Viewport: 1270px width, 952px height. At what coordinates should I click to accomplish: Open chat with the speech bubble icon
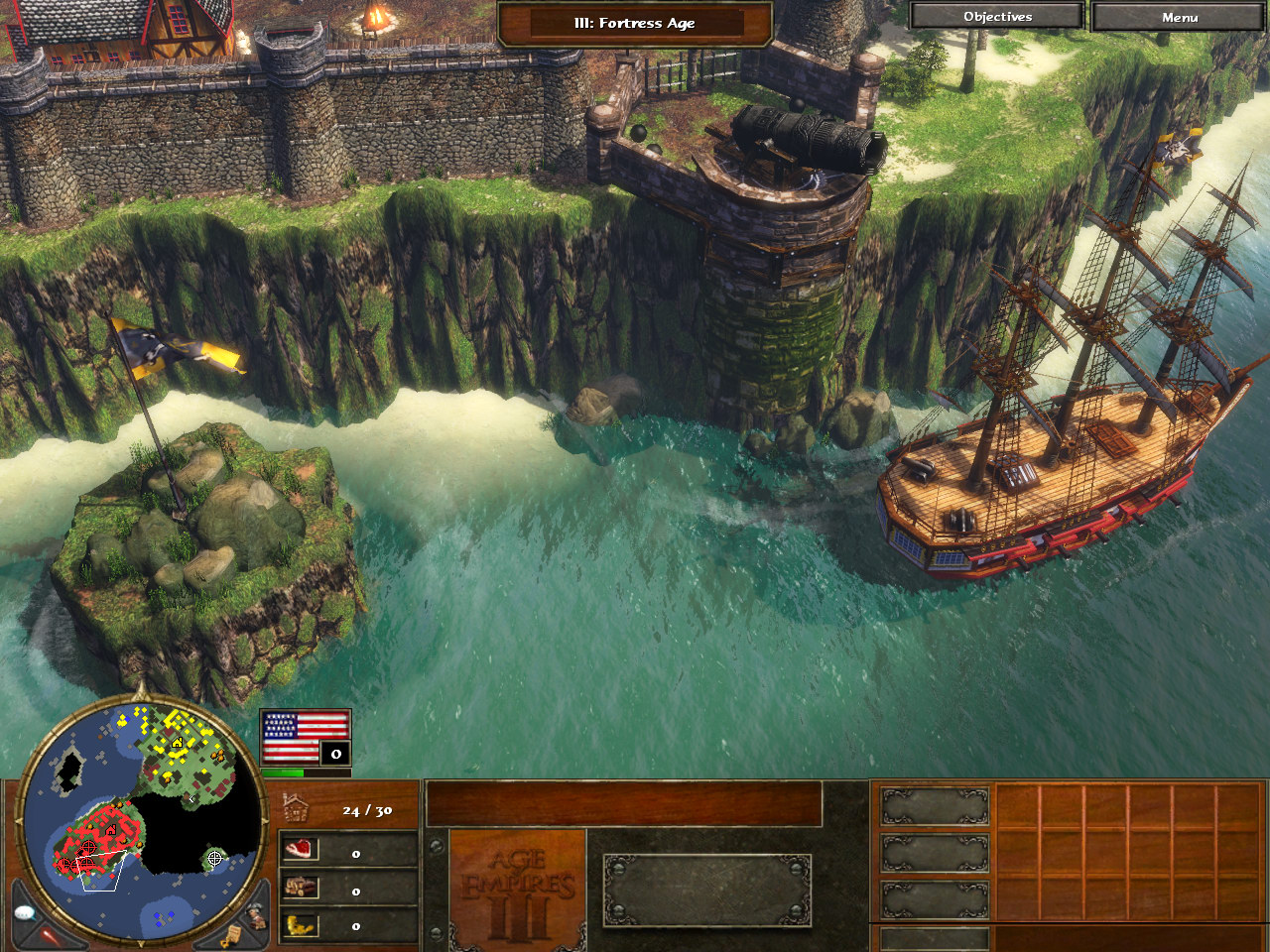tap(26, 912)
